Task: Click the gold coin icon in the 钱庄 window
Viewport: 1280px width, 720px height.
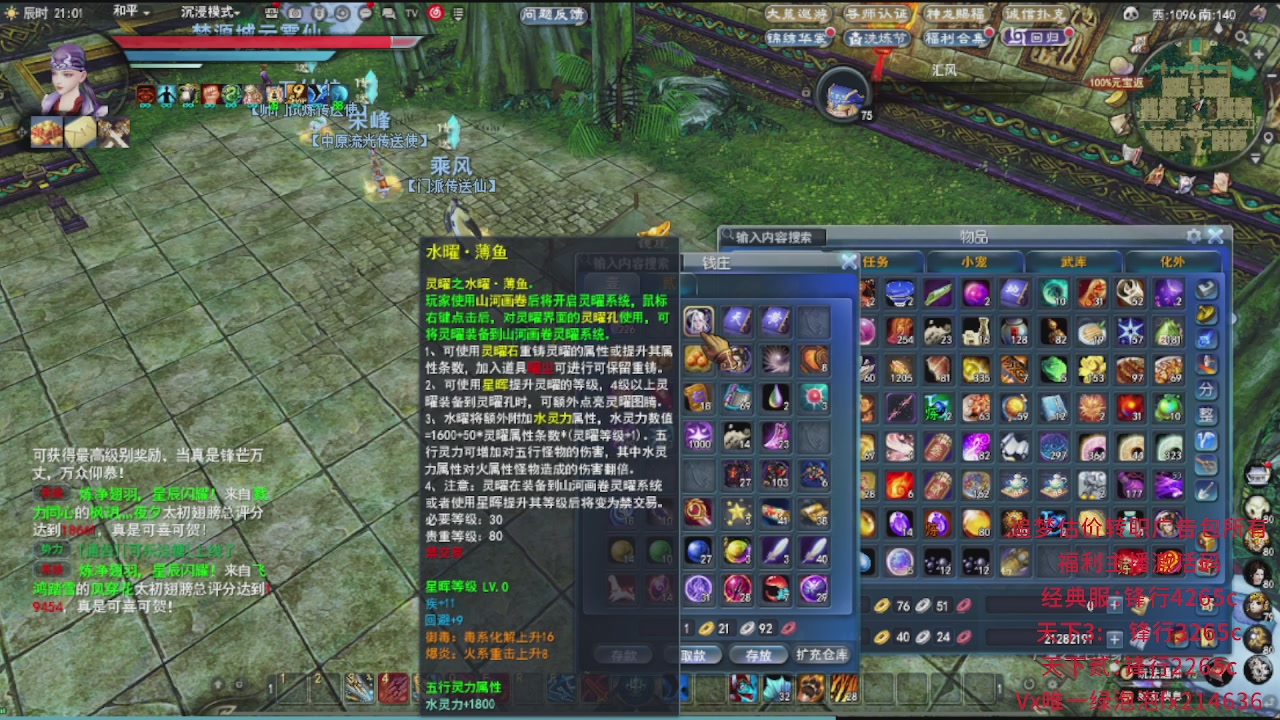Action: [x=708, y=628]
